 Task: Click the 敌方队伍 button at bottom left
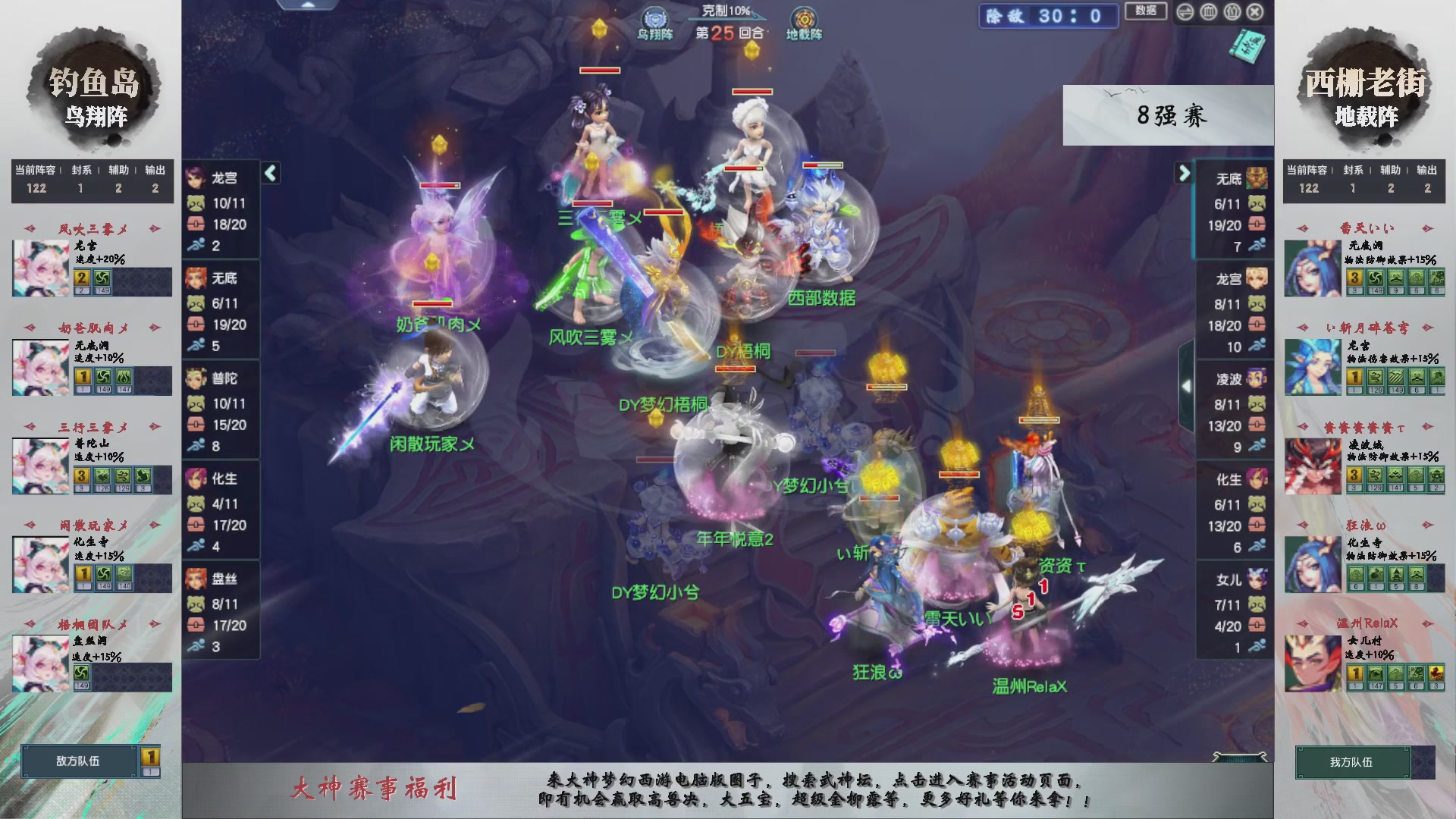(80, 762)
